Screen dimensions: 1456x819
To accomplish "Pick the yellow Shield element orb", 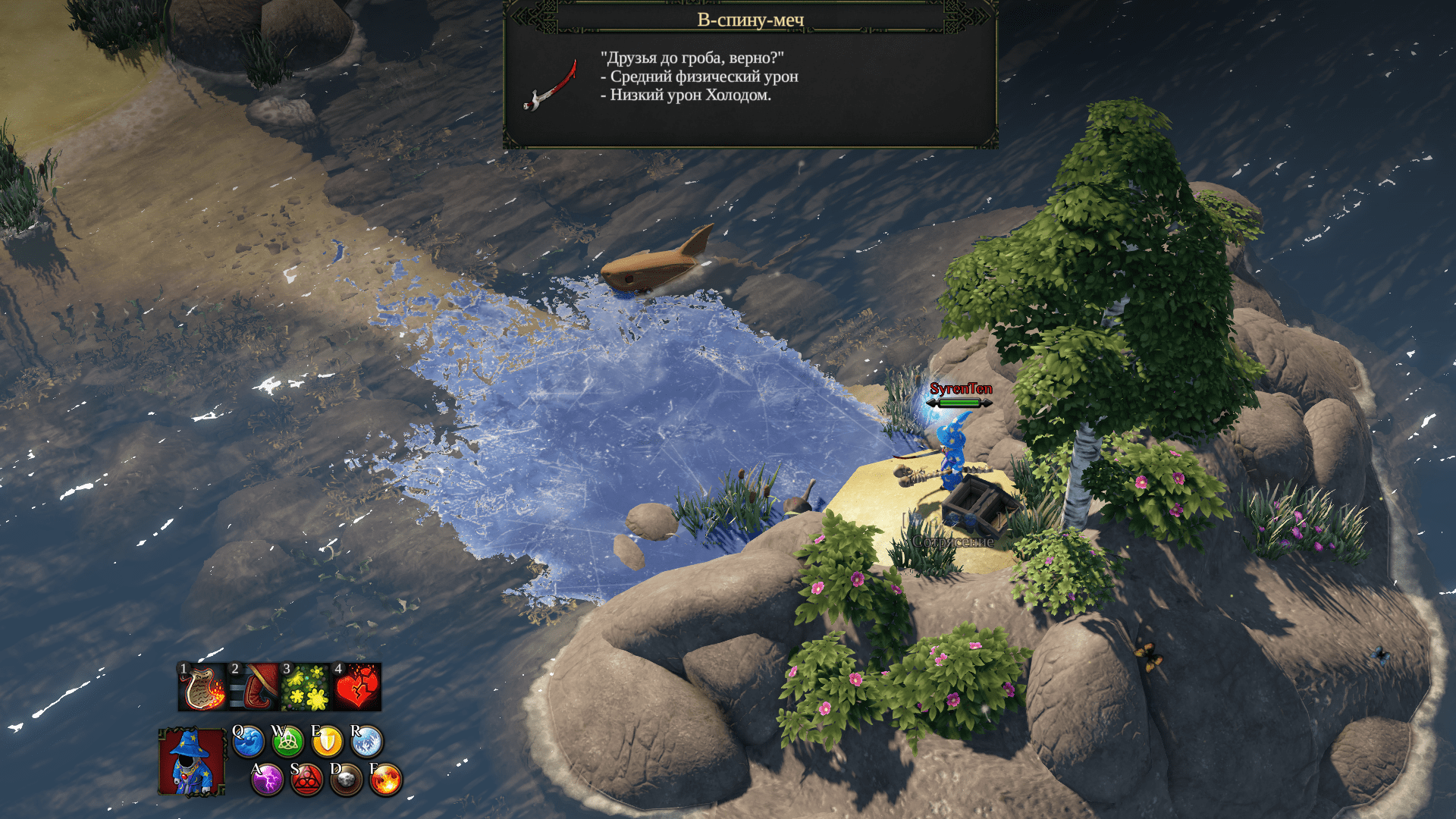I will tap(327, 742).
